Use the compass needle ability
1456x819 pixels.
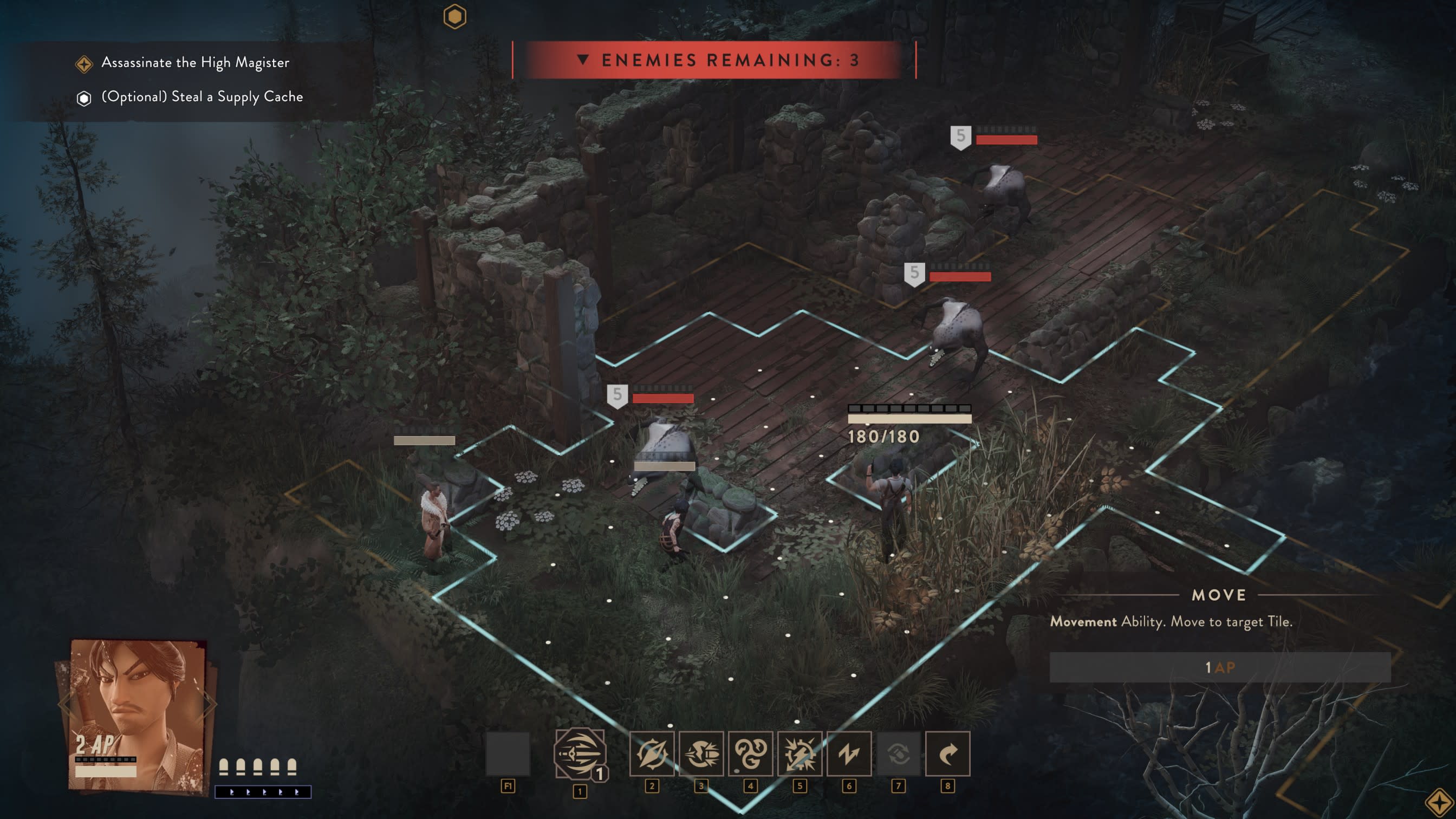pyautogui.click(x=652, y=753)
